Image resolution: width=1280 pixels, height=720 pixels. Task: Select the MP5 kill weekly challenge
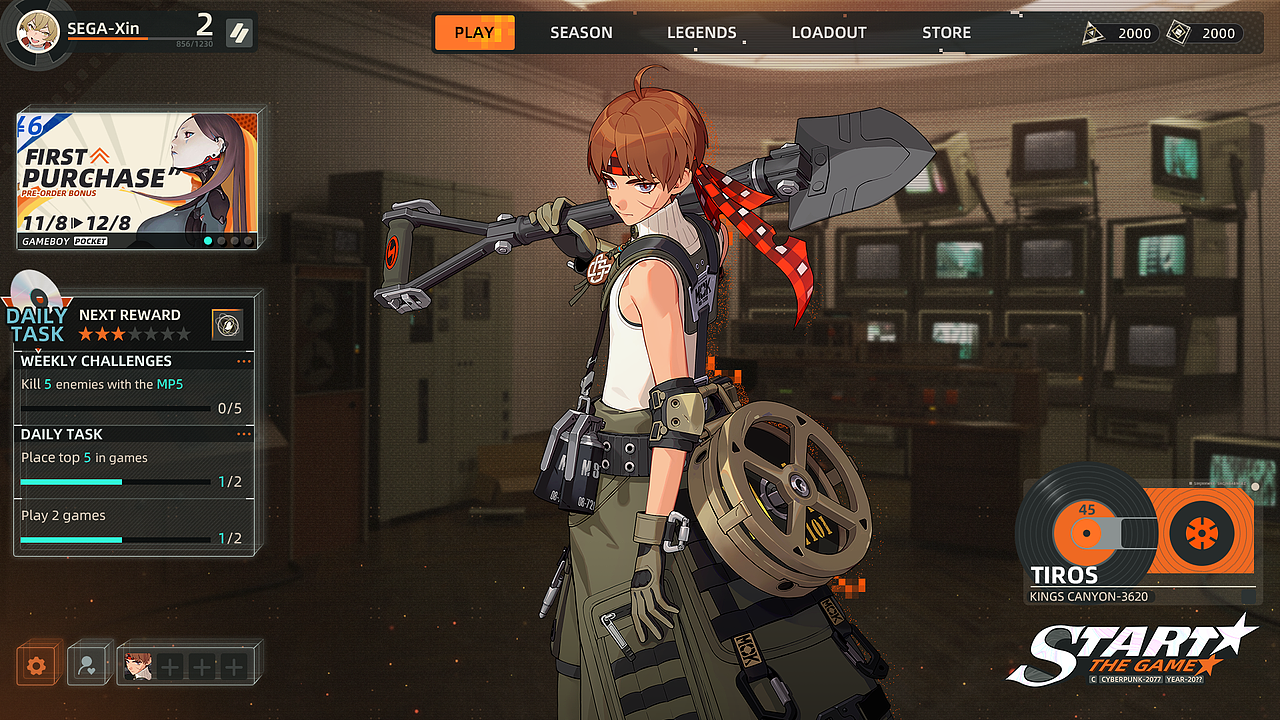click(131, 396)
